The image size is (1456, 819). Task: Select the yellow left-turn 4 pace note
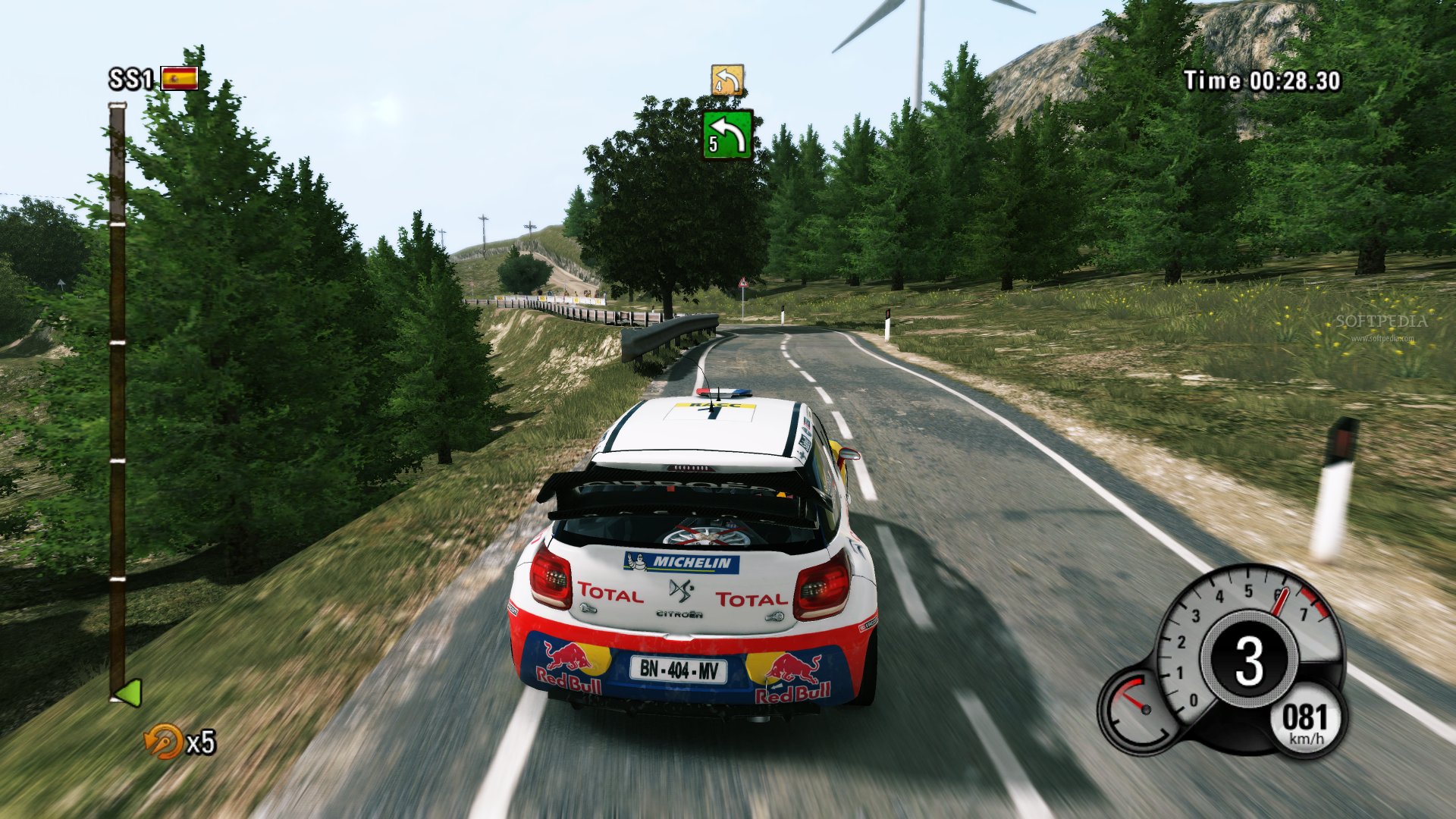(726, 80)
